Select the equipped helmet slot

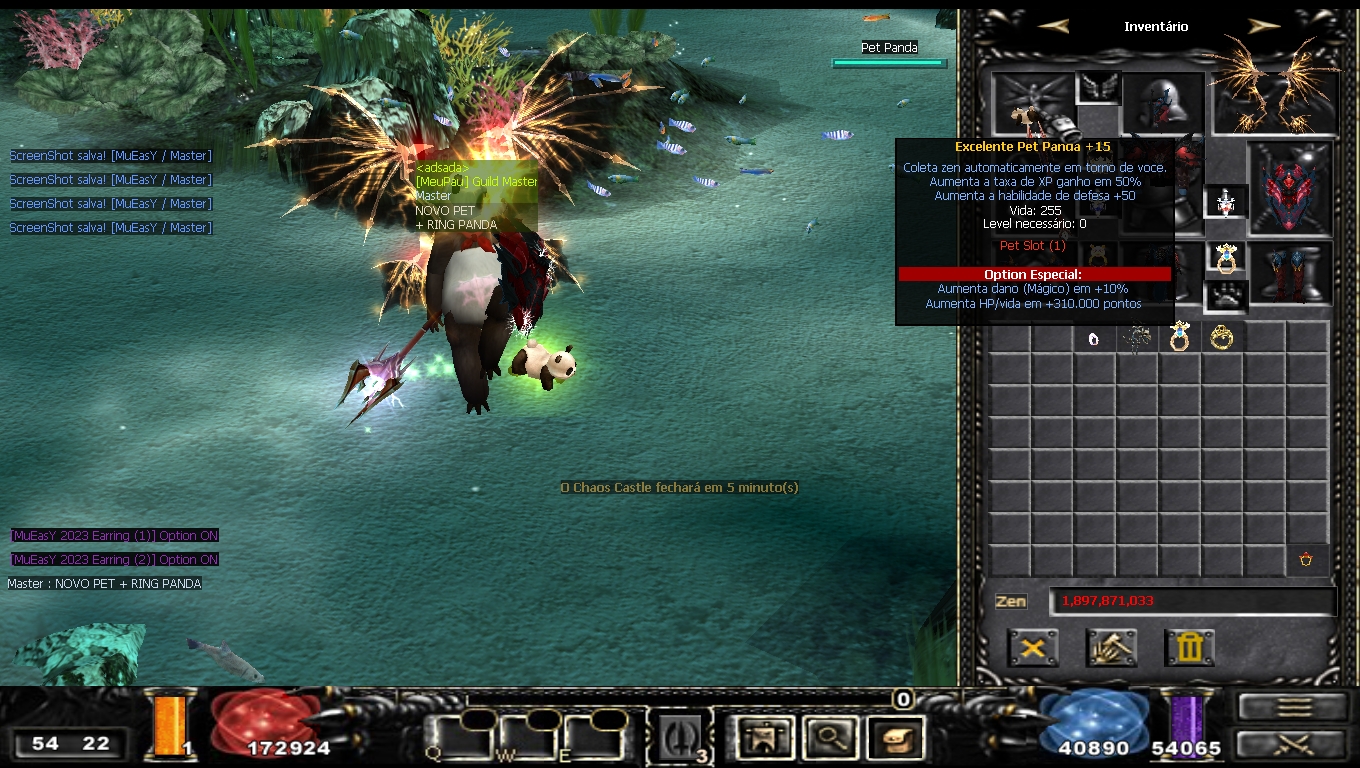1163,103
